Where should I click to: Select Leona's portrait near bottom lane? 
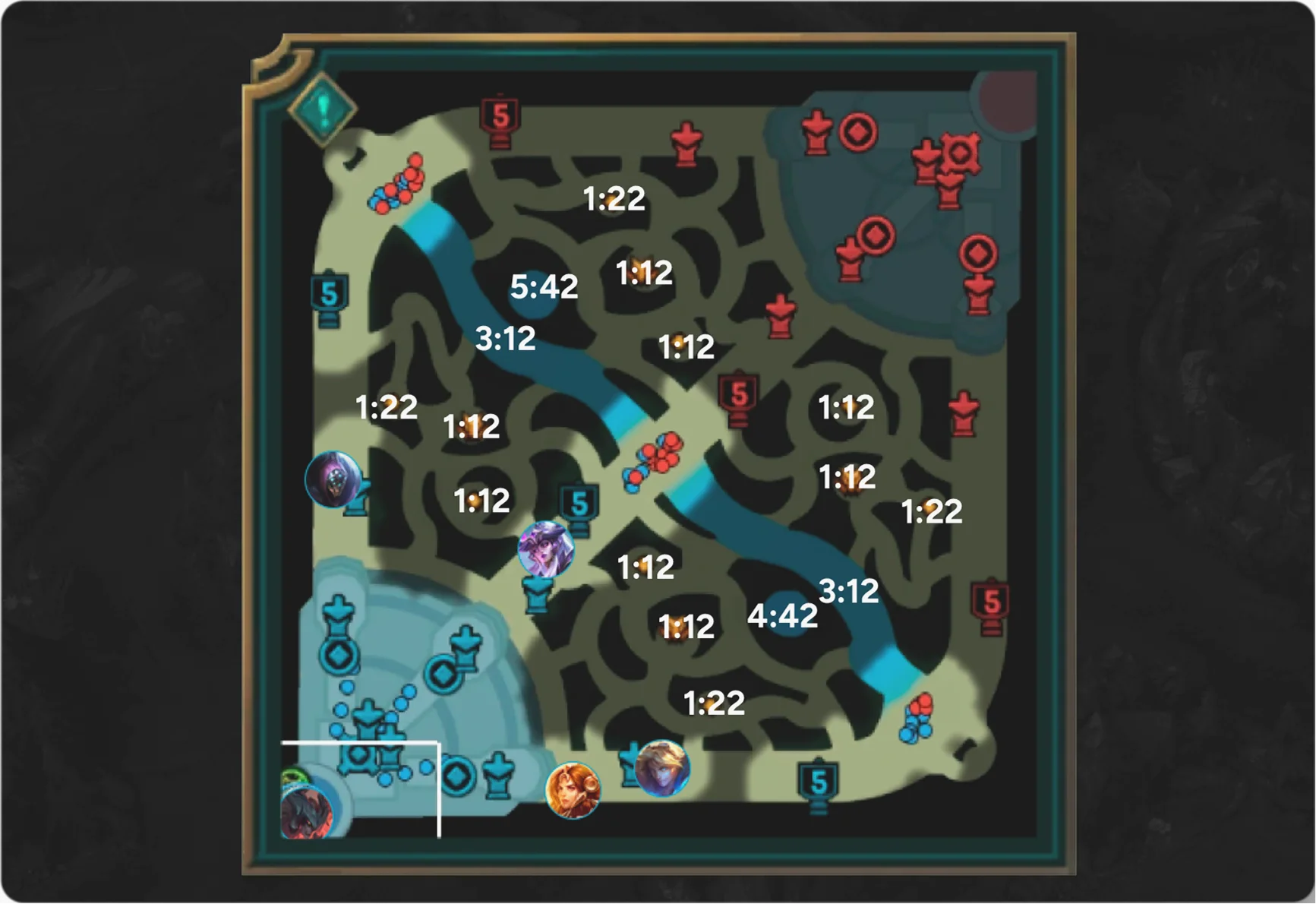(x=573, y=790)
